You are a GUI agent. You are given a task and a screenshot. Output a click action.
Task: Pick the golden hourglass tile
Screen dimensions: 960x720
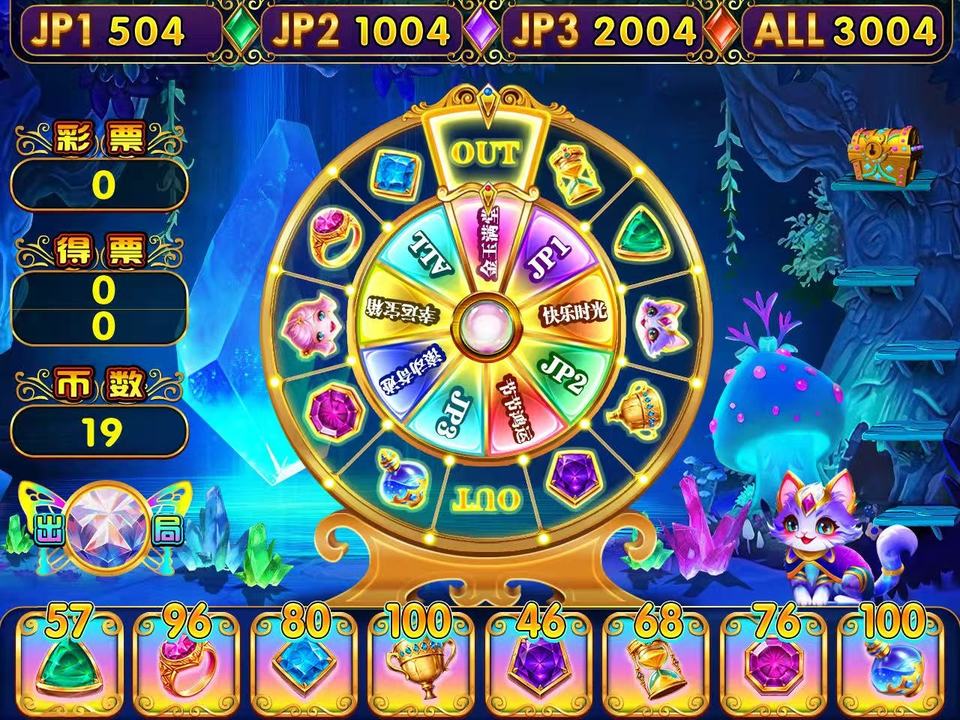pyautogui.click(x=655, y=658)
